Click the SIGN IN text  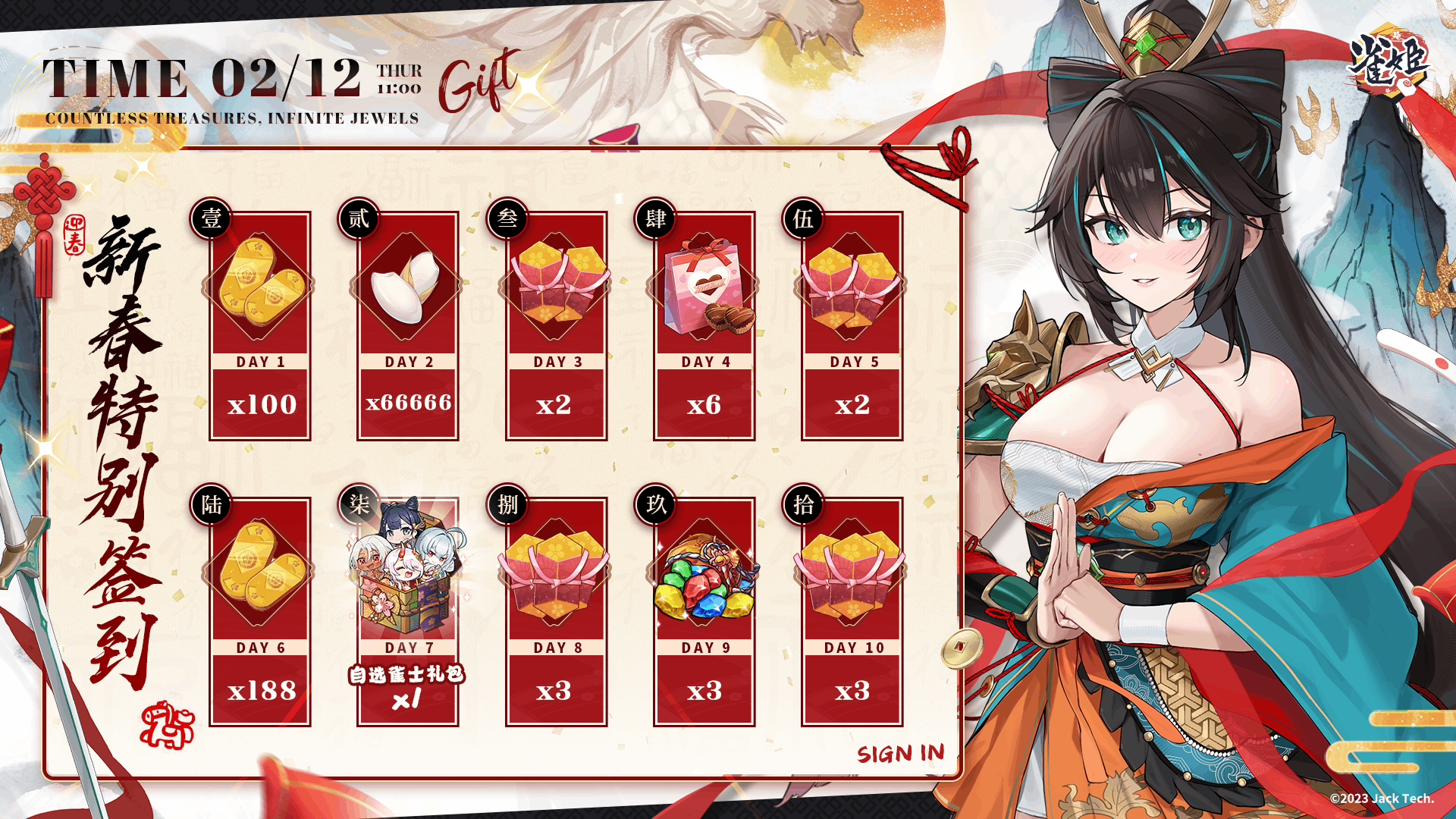(901, 753)
